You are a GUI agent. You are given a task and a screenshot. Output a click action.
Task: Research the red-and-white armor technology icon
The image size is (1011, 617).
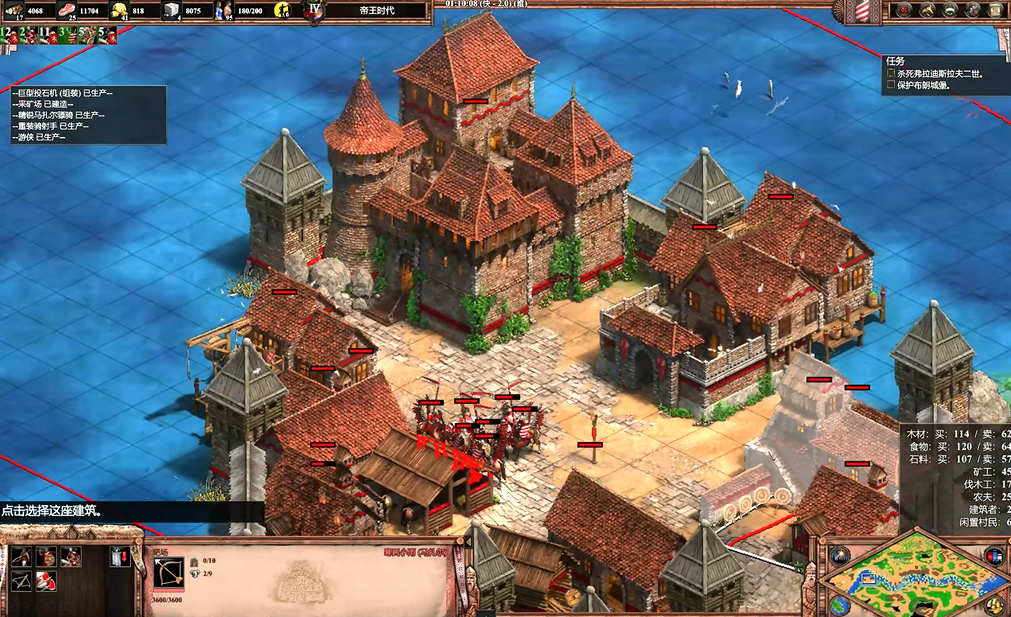[46, 580]
